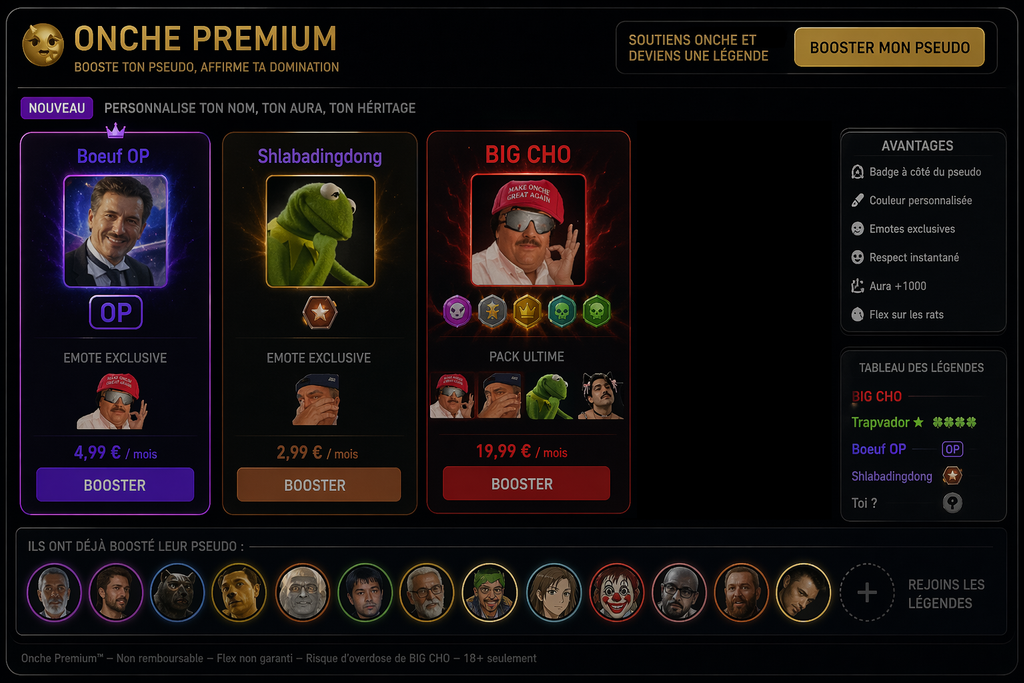Select the Kermit emote in Pack Ultime
The width and height of the screenshot is (1024, 683).
click(551, 396)
